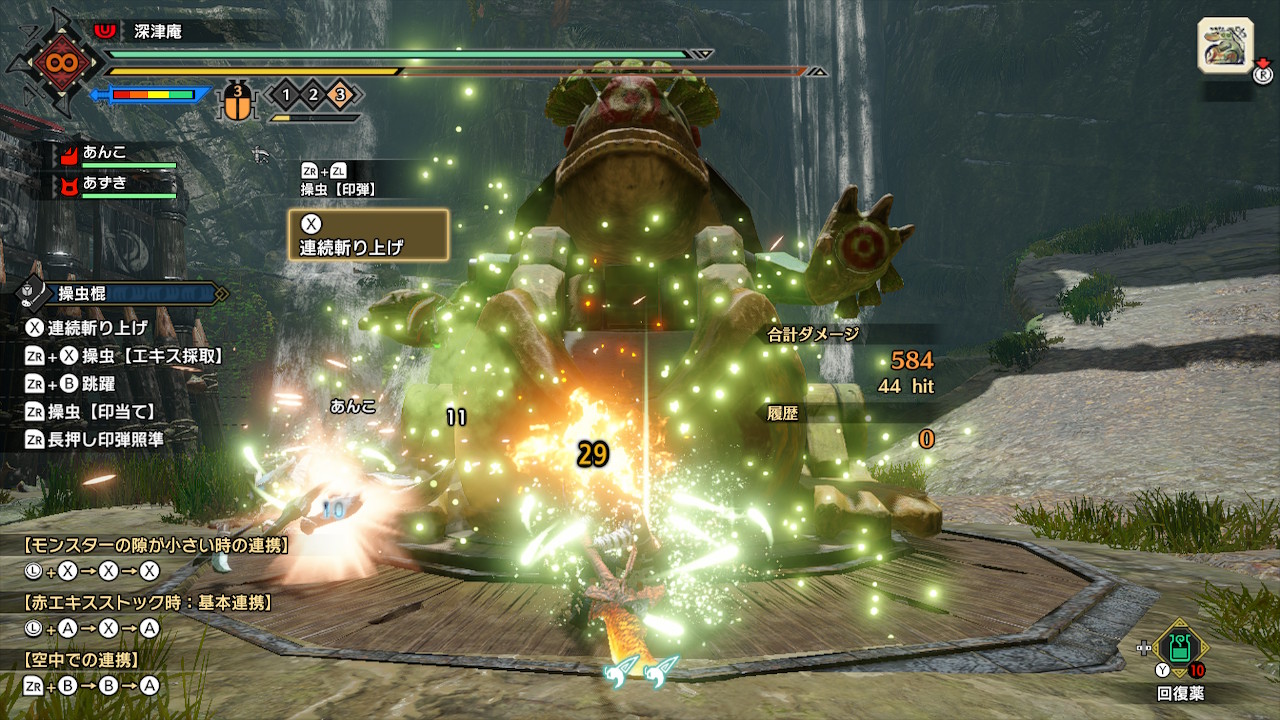Open the infinity quest timer emblem
1280x720 pixels.
coord(52,62)
